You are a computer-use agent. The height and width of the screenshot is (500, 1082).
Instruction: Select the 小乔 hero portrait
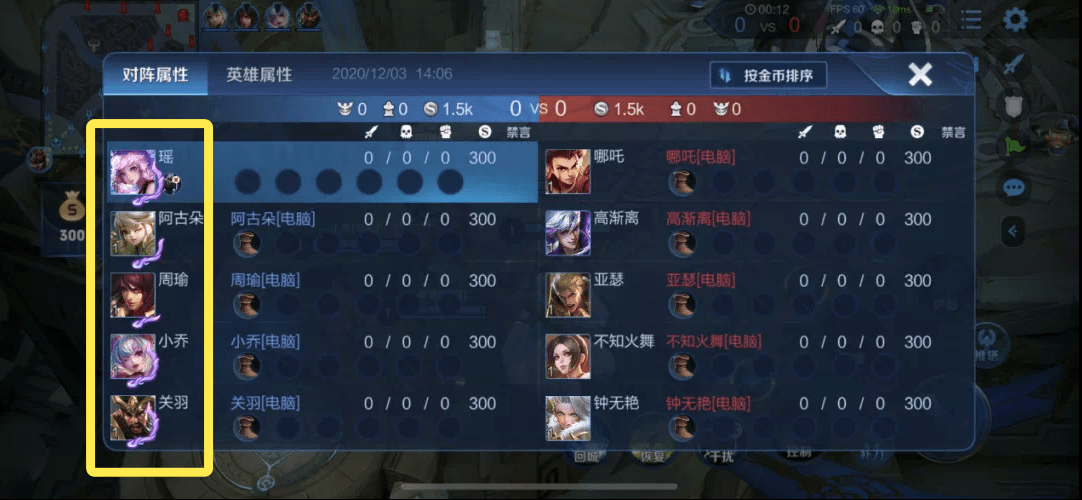pyautogui.click(x=132, y=356)
